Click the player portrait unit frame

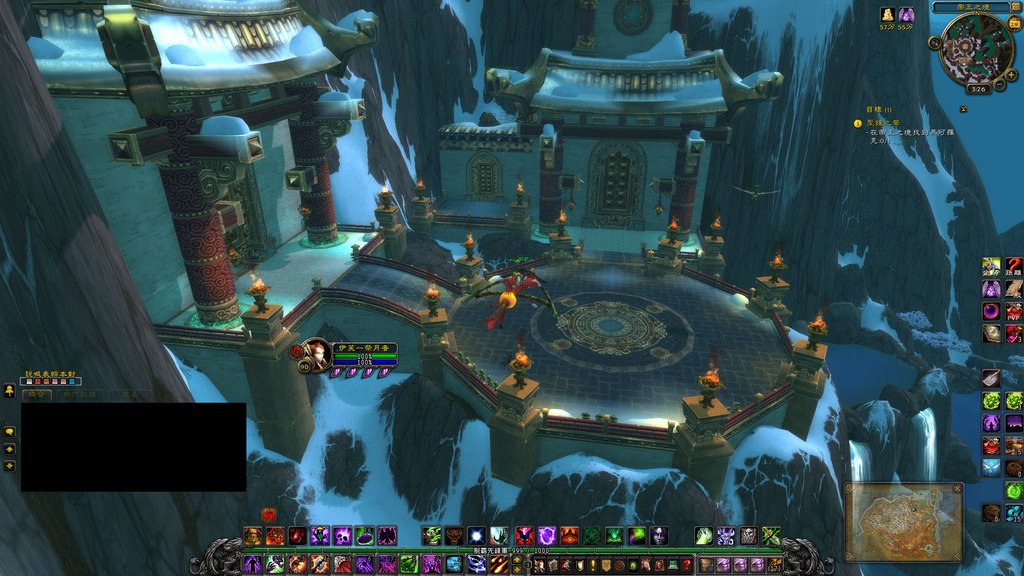(x=316, y=354)
